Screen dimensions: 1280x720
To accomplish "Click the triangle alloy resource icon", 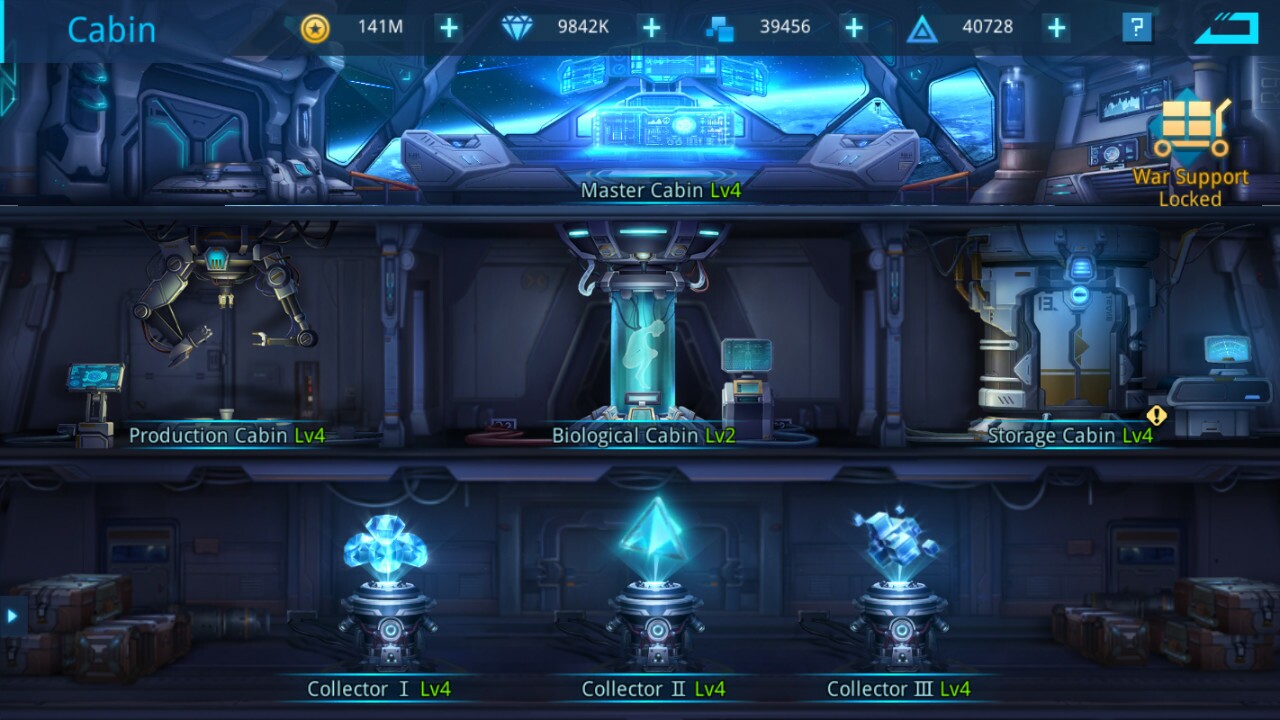I will [922, 28].
